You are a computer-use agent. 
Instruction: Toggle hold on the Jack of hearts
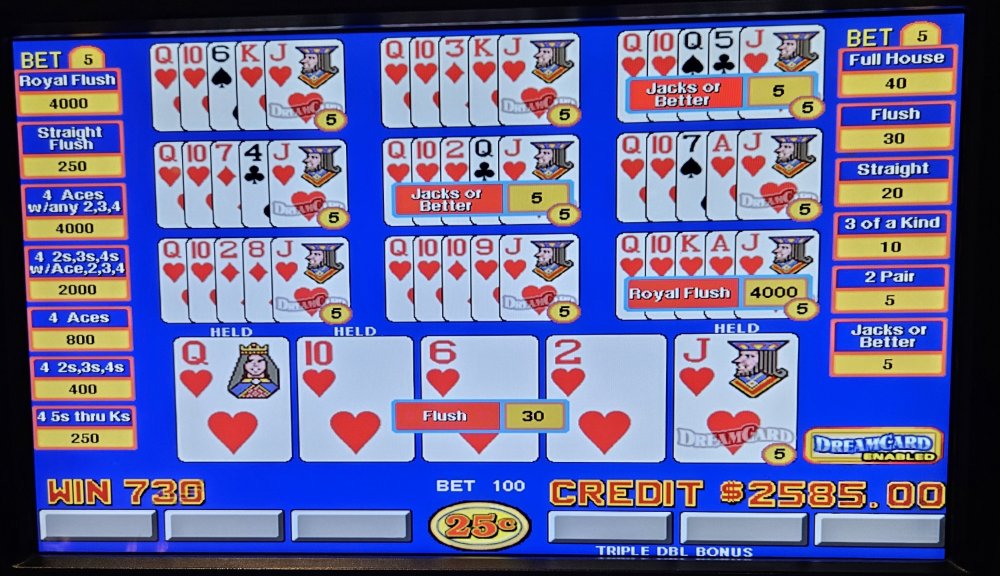735,398
